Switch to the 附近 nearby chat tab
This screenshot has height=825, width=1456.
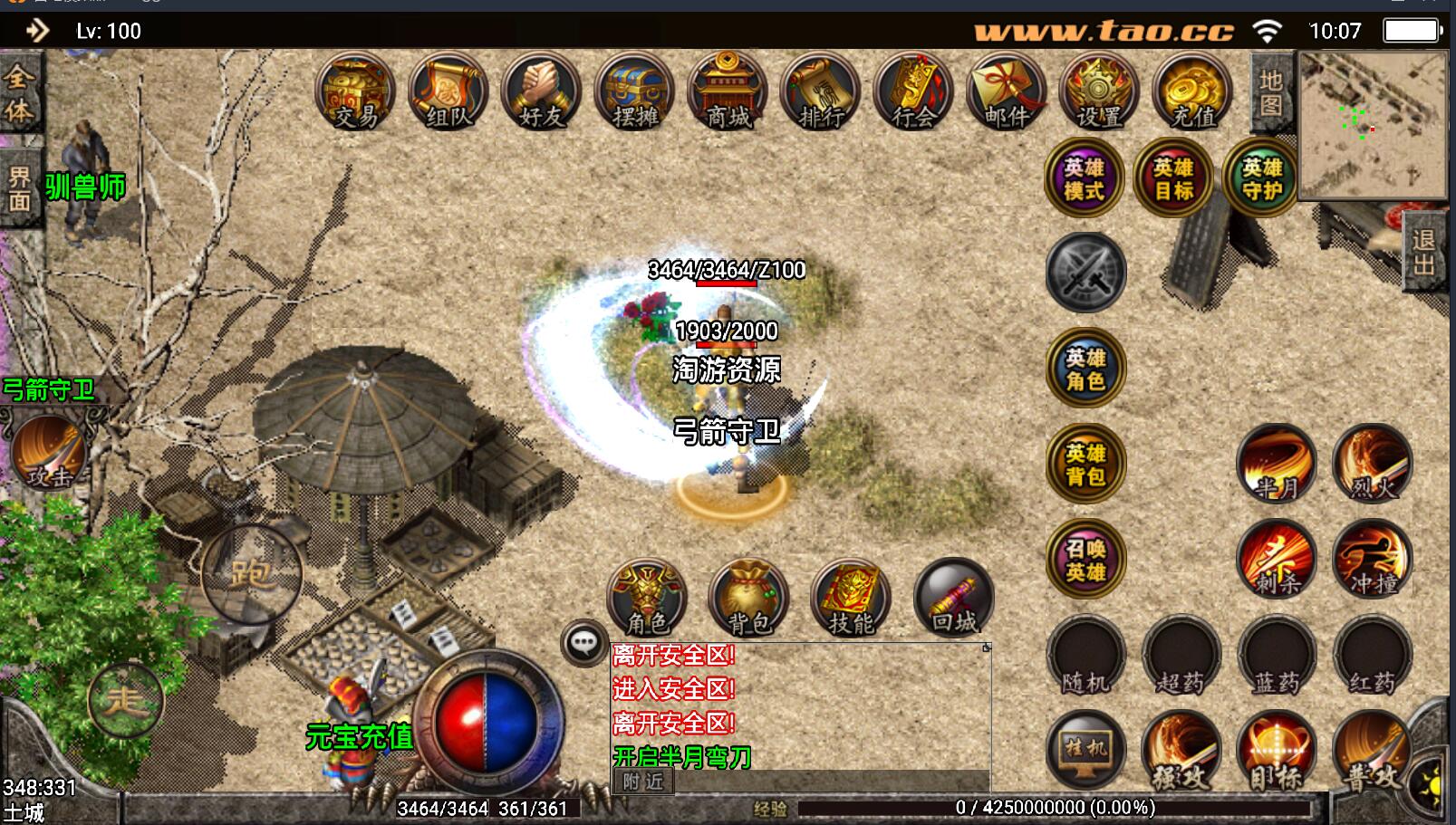(x=642, y=782)
